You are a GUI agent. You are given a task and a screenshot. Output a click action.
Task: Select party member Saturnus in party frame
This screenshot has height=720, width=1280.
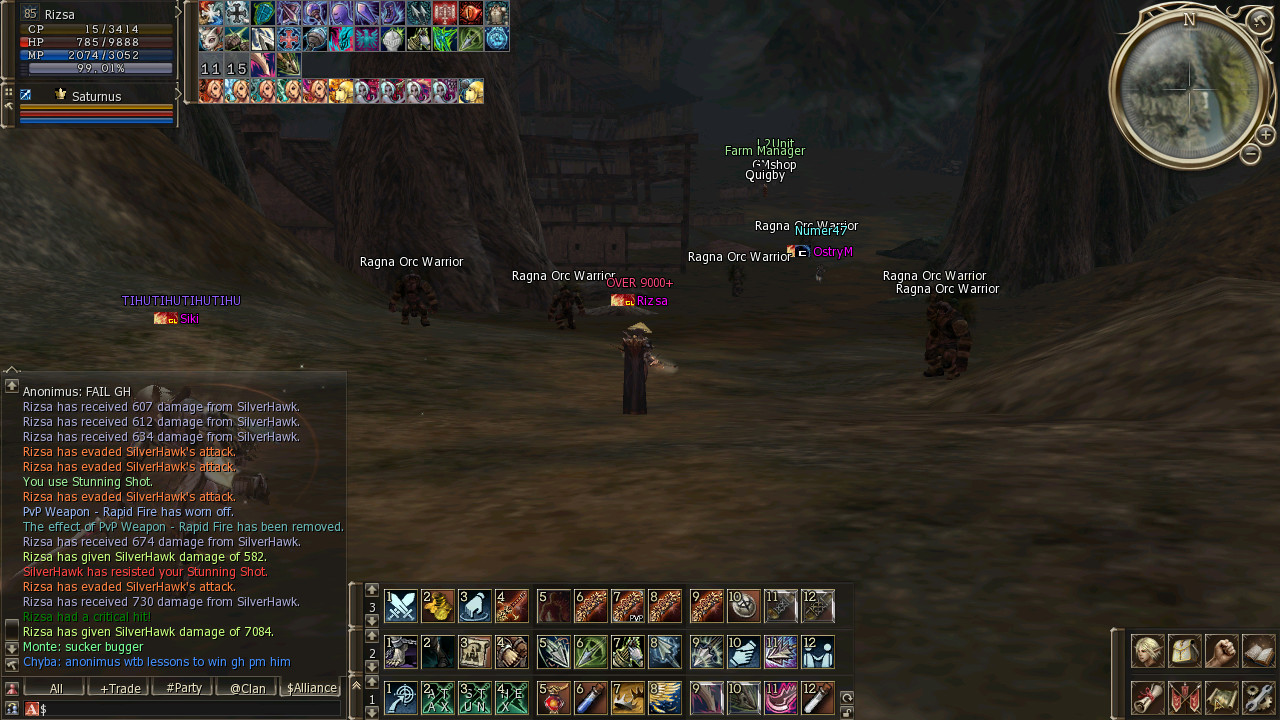pos(96,97)
